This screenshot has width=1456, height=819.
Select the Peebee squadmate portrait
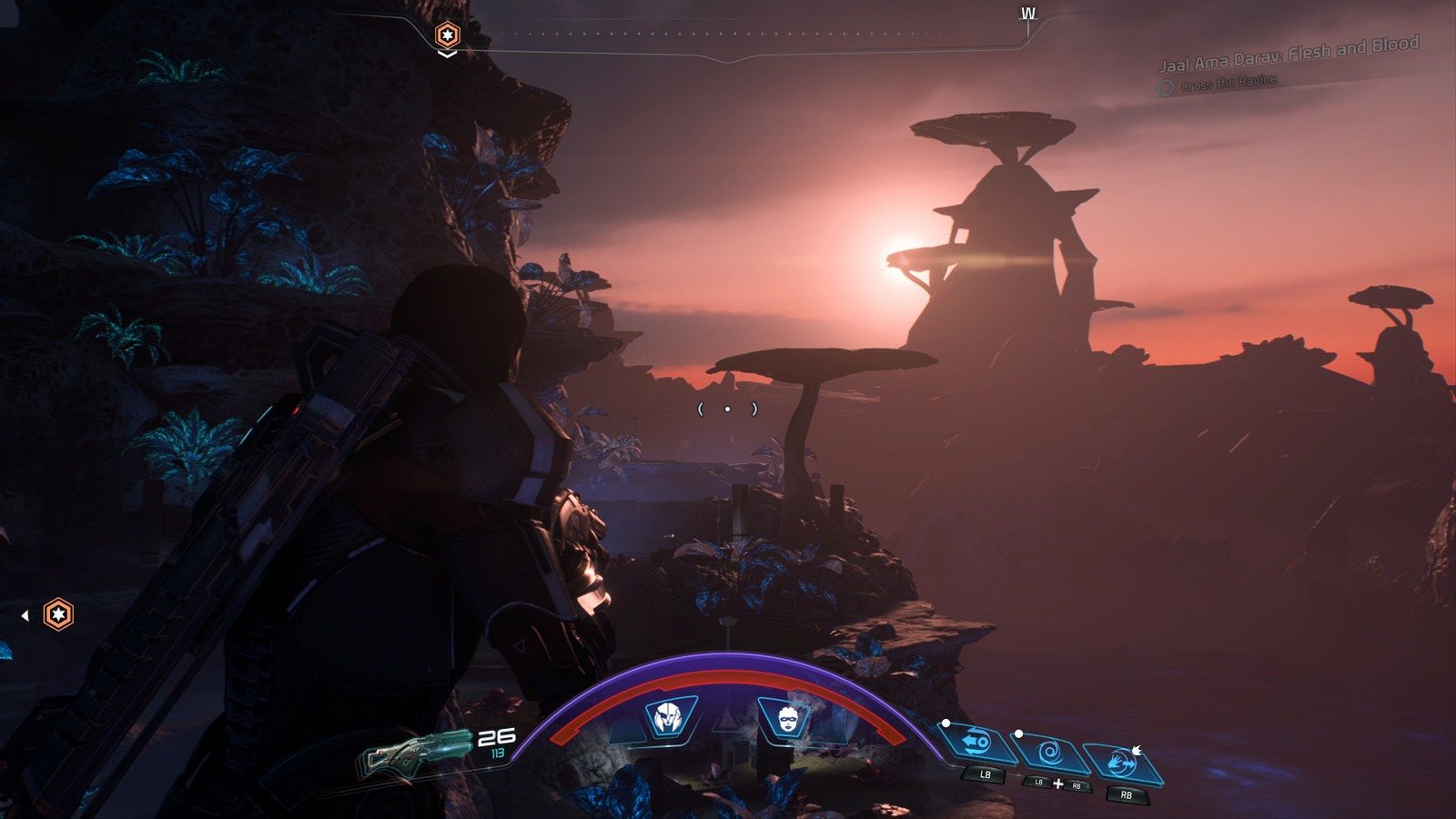[785, 718]
